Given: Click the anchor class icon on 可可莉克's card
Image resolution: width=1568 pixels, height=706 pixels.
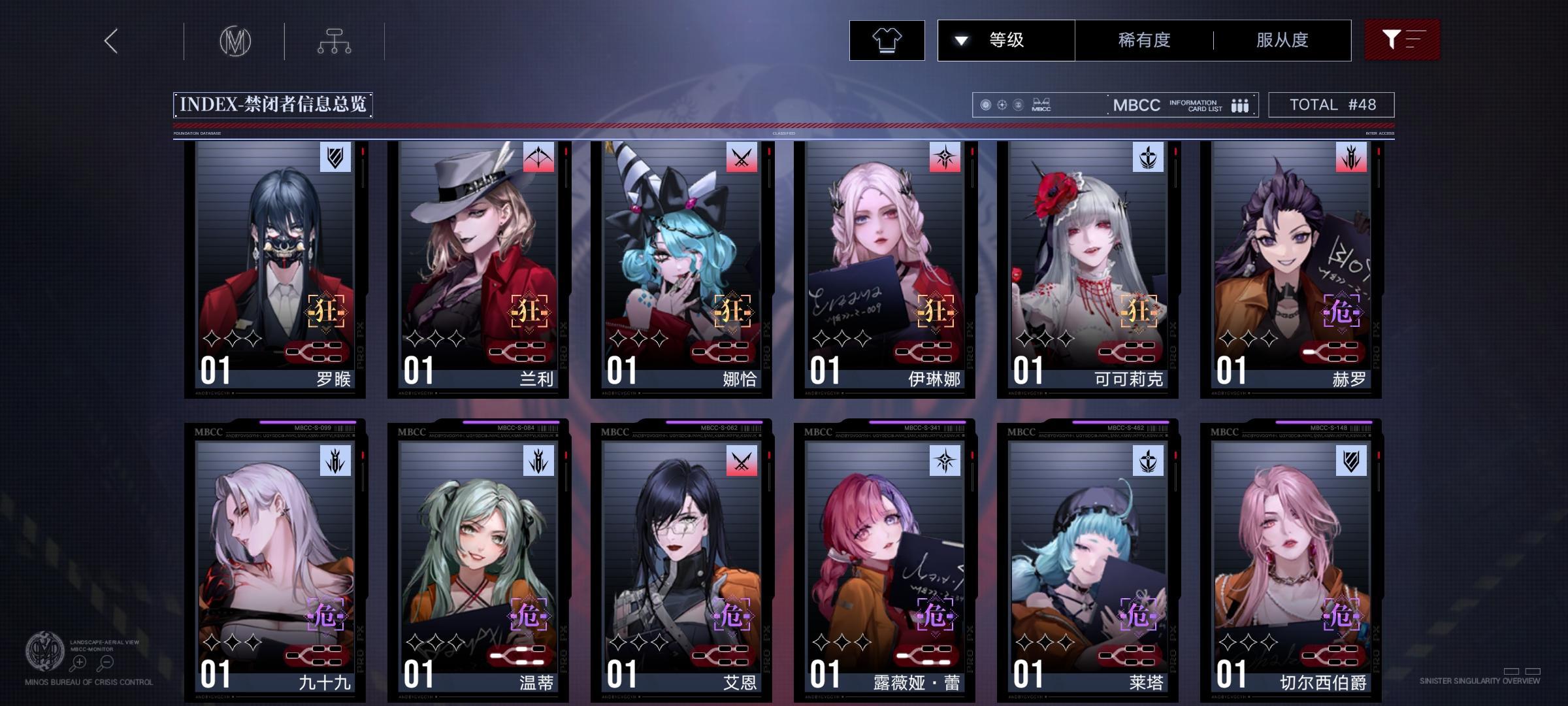Looking at the screenshot, I should point(1147,157).
